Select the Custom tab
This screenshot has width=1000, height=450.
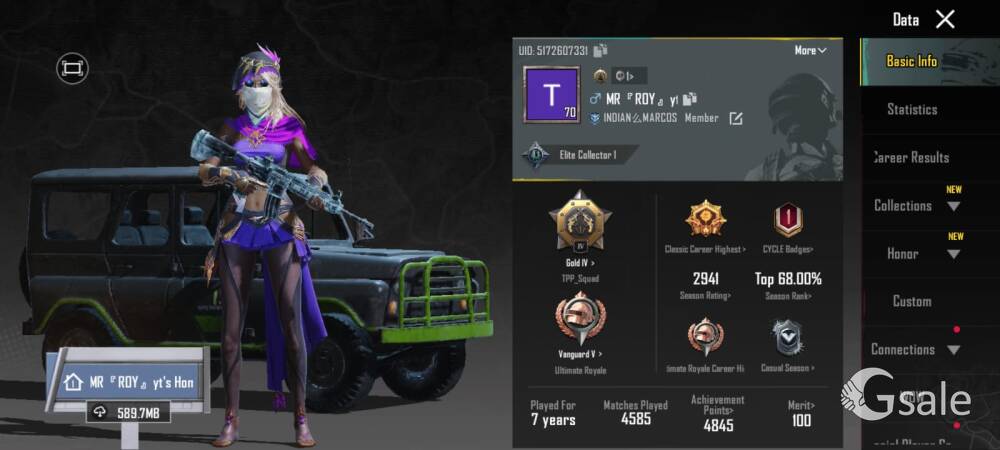(x=912, y=301)
